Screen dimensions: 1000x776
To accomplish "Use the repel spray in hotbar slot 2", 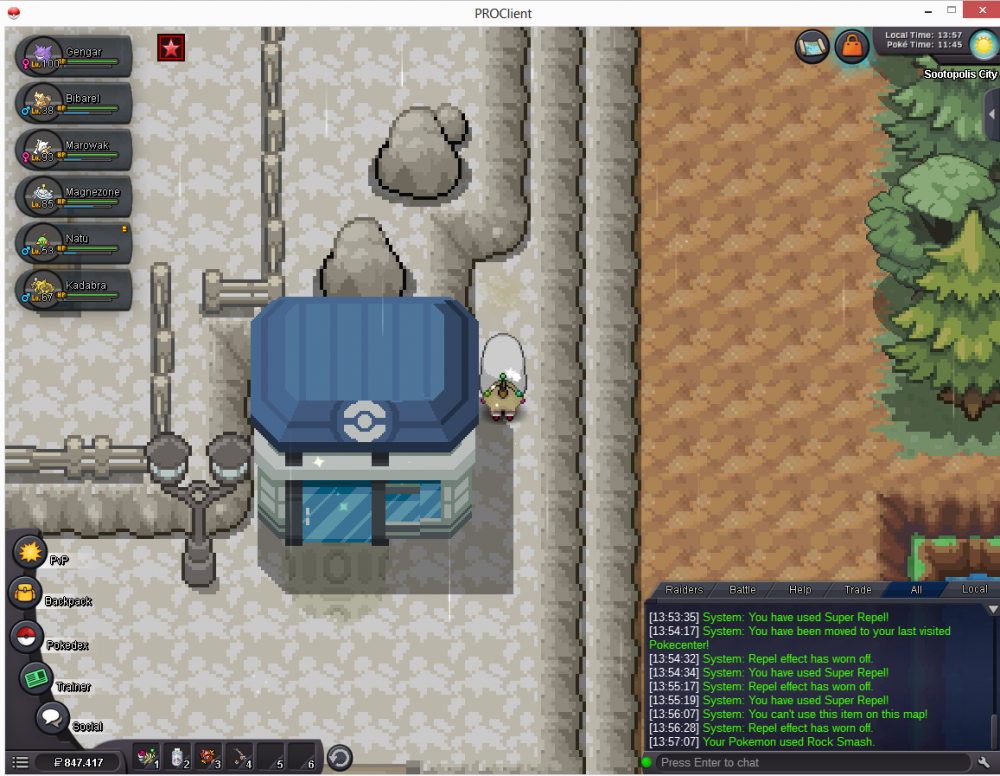I will tap(178, 757).
